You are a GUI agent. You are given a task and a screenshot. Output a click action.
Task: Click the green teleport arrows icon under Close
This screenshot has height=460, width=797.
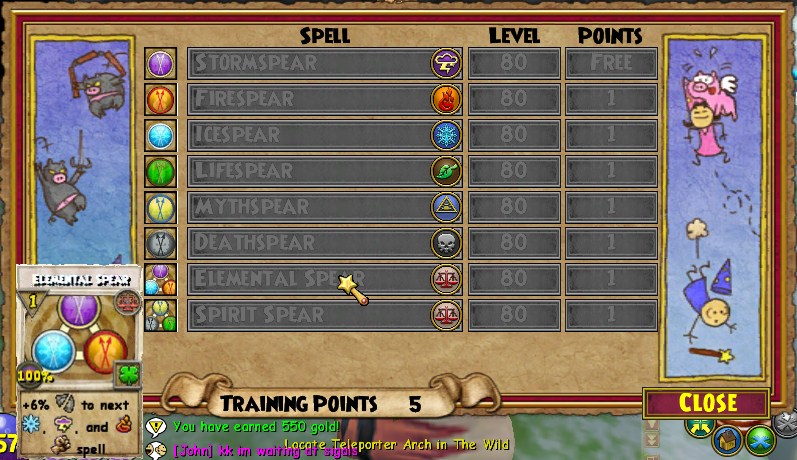[698, 427]
